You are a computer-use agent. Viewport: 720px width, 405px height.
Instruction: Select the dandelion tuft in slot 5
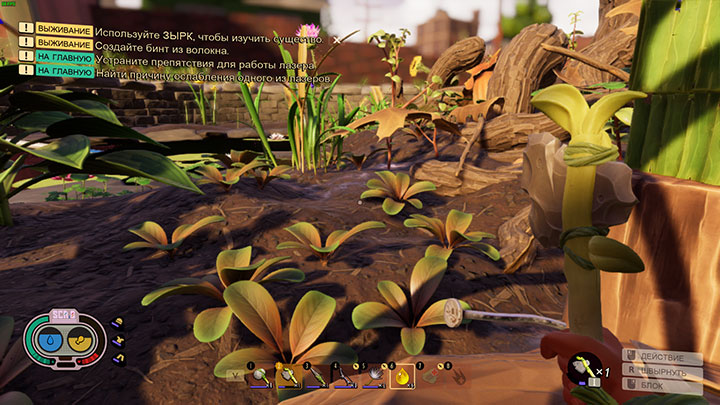click(x=372, y=375)
